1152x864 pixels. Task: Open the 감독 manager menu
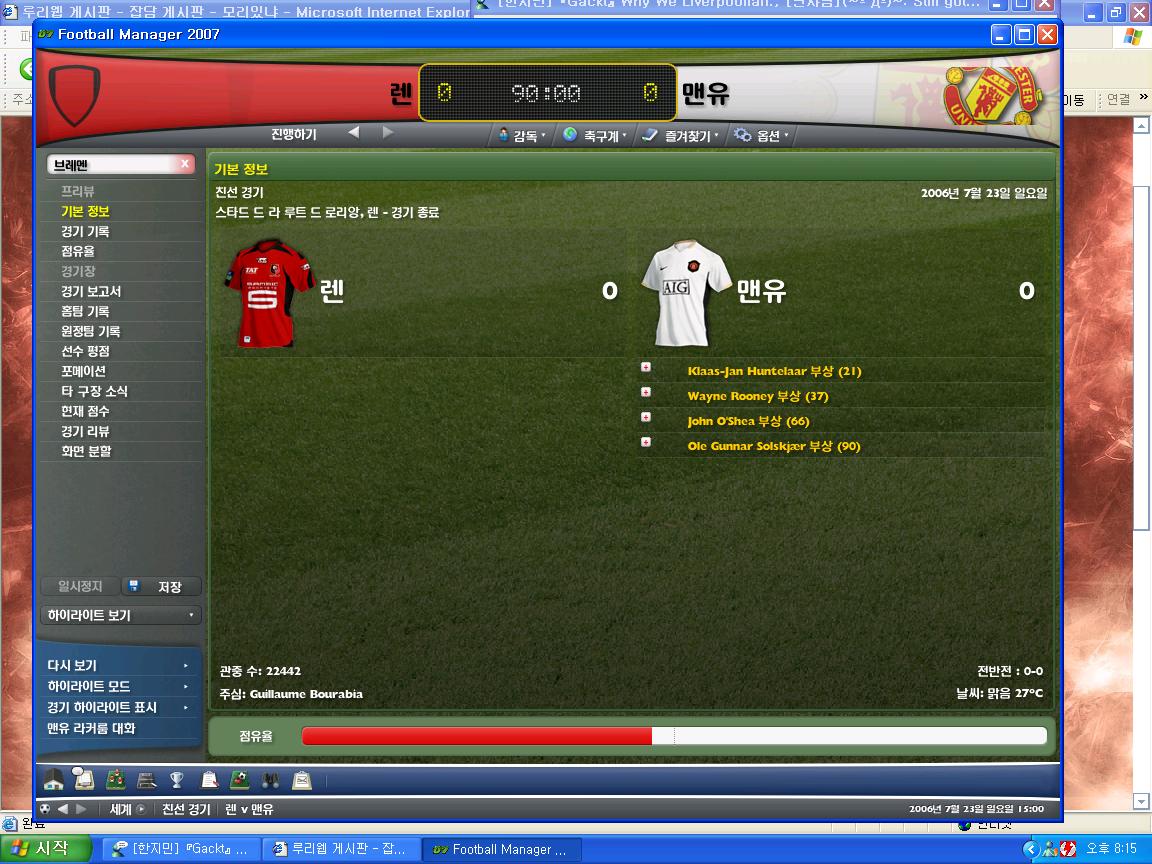[x=522, y=135]
